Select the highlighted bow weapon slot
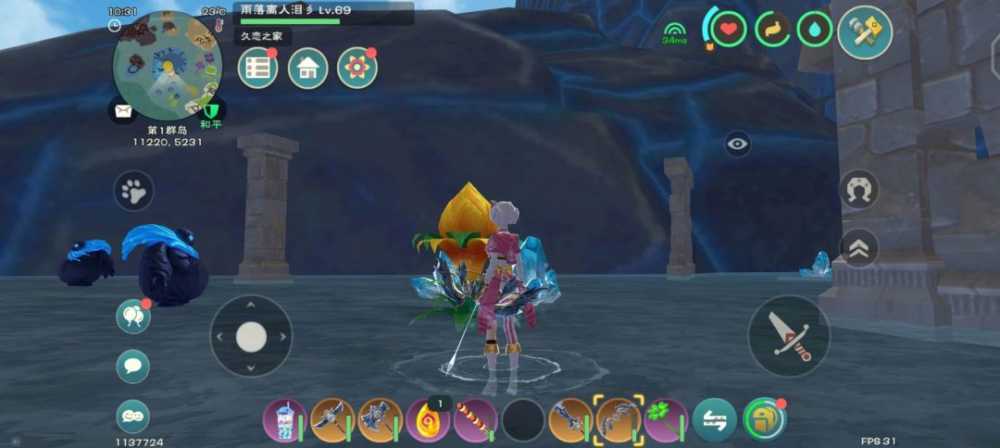 click(618, 419)
